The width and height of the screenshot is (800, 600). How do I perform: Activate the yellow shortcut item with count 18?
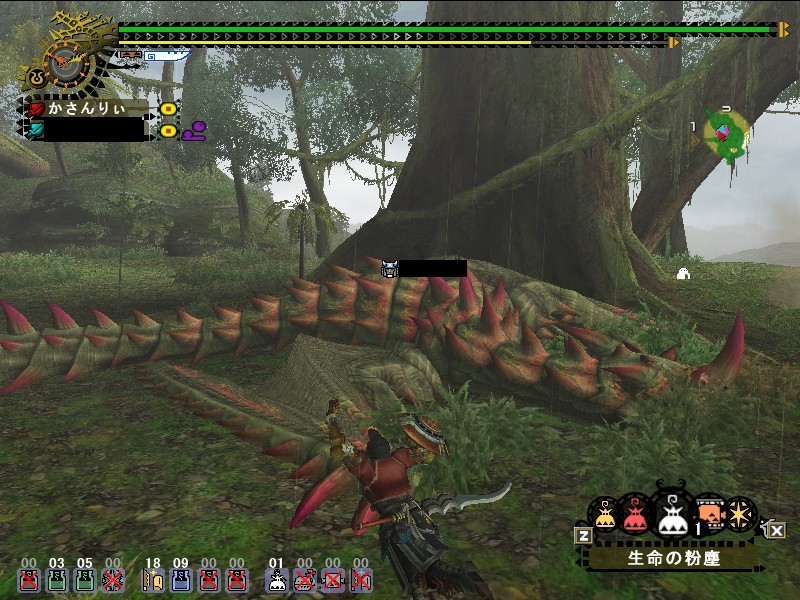(153, 580)
